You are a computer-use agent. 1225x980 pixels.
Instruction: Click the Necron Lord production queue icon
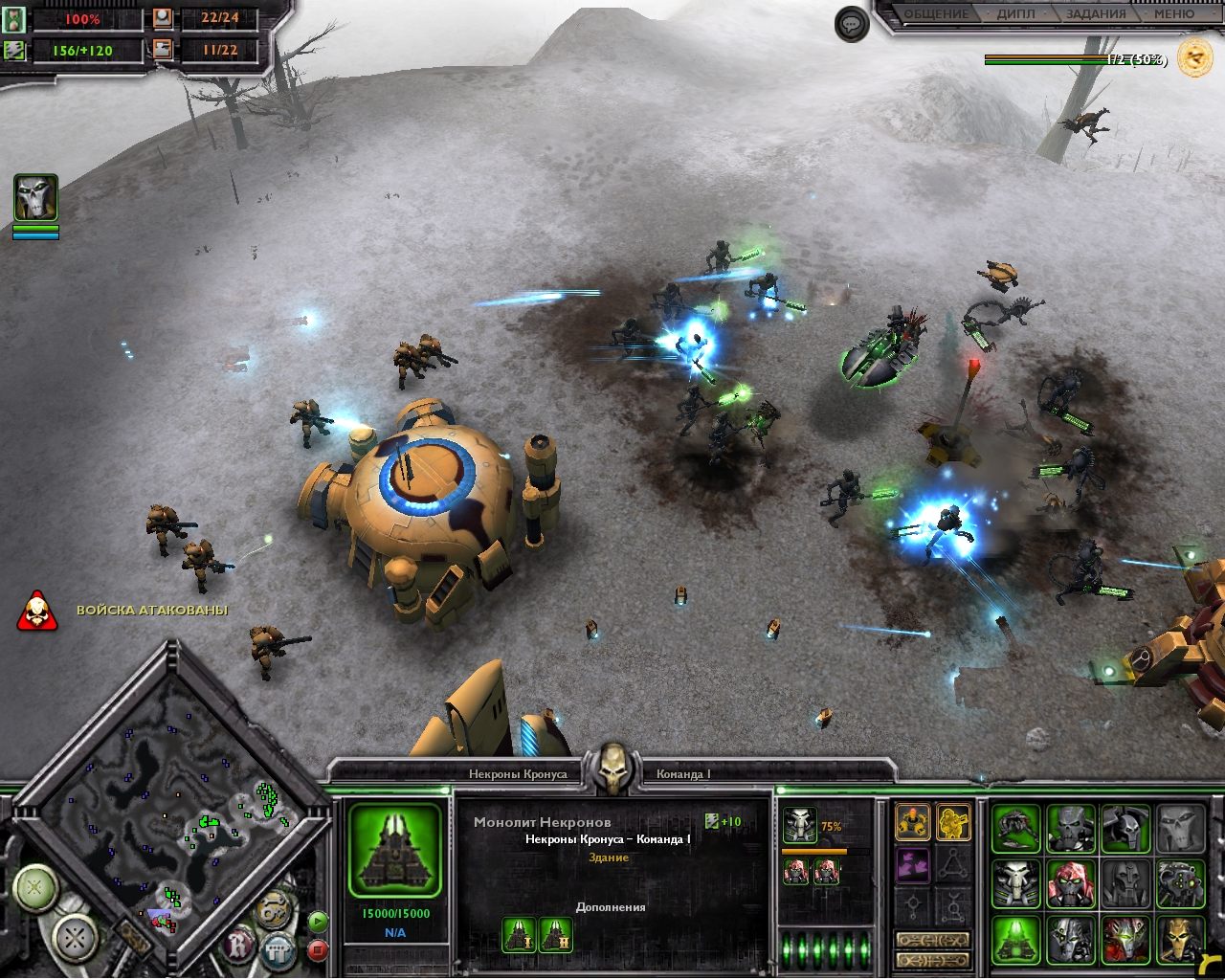click(x=799, y=825)
